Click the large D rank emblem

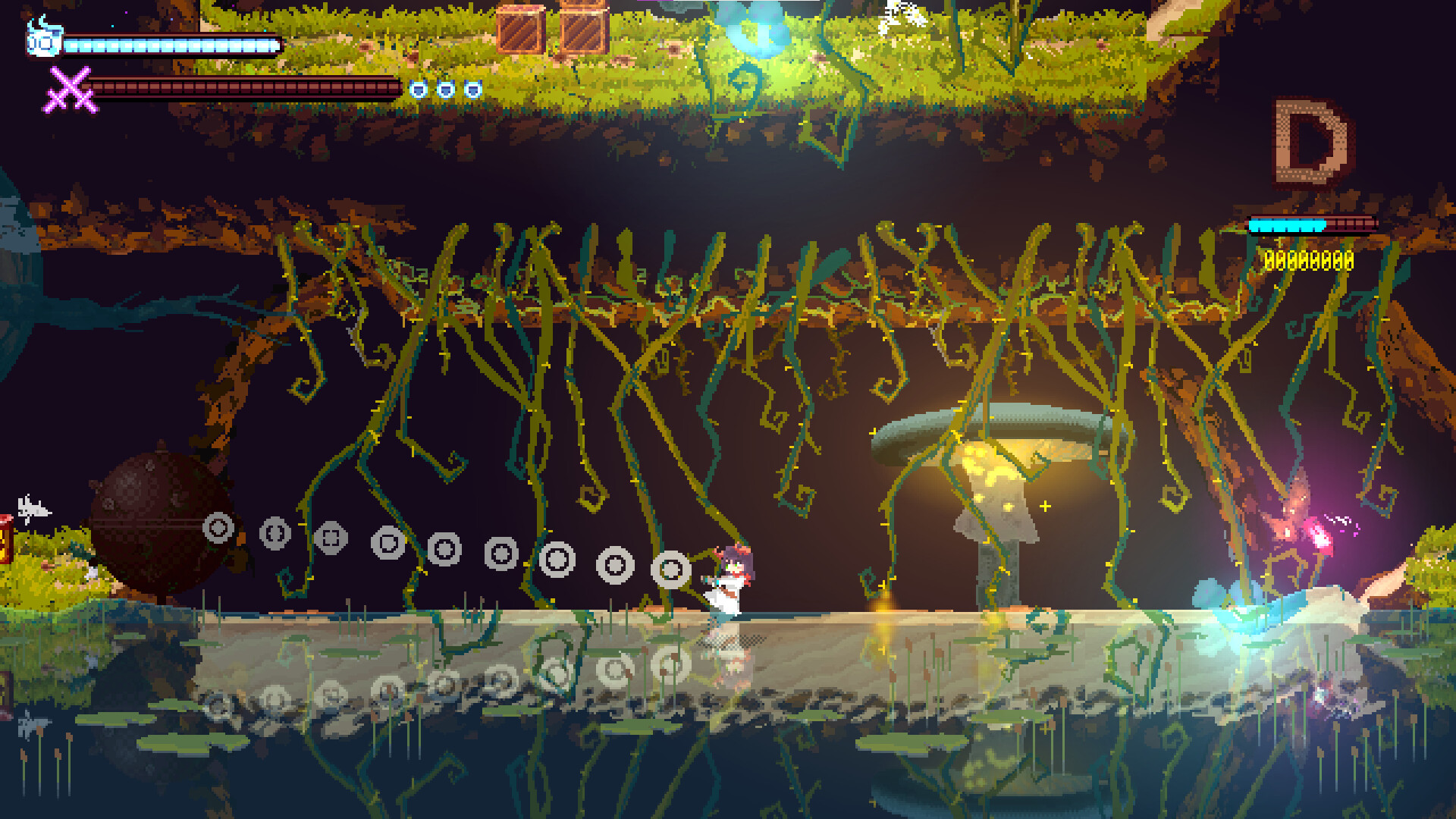coord(1310,142)
